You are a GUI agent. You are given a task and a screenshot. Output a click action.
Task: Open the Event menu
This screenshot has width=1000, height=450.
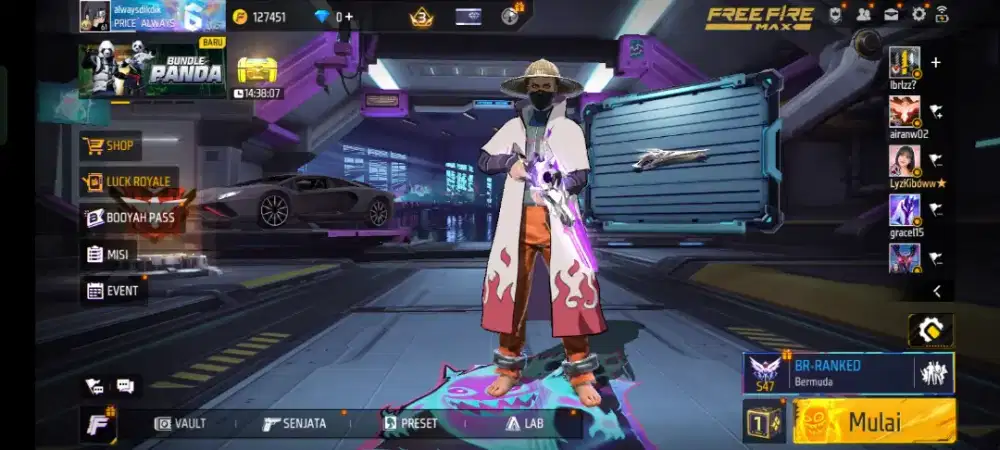[x=114, y=291]
